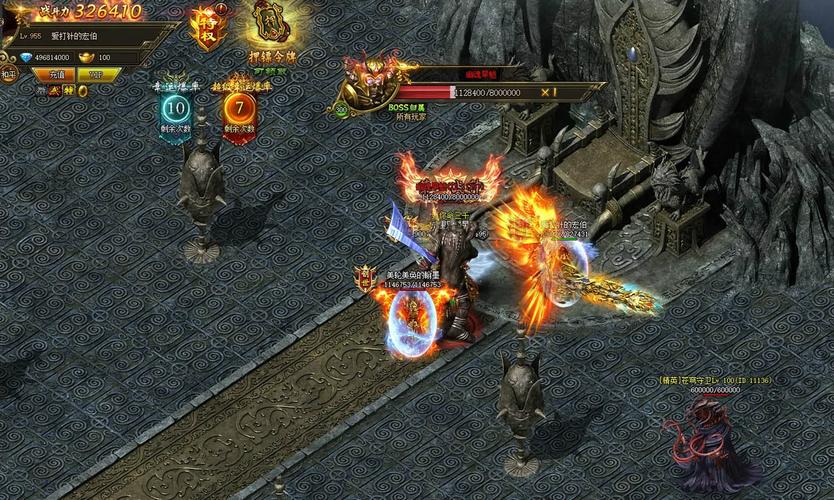Open the 充值 recharge button

pos(56,74)
